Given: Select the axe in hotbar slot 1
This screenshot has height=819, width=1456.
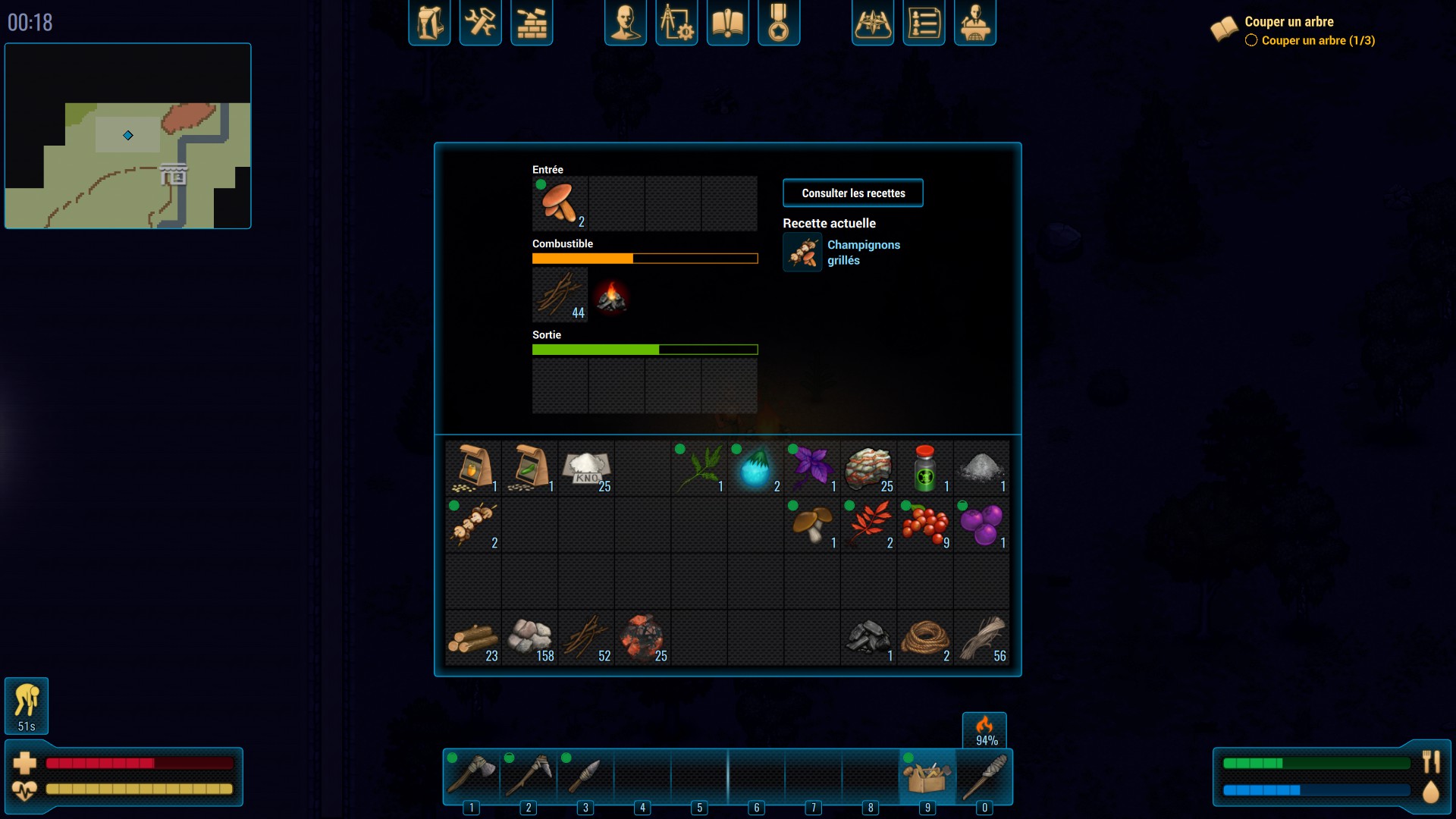Looking at the screenshot, I should click(472, 776).
